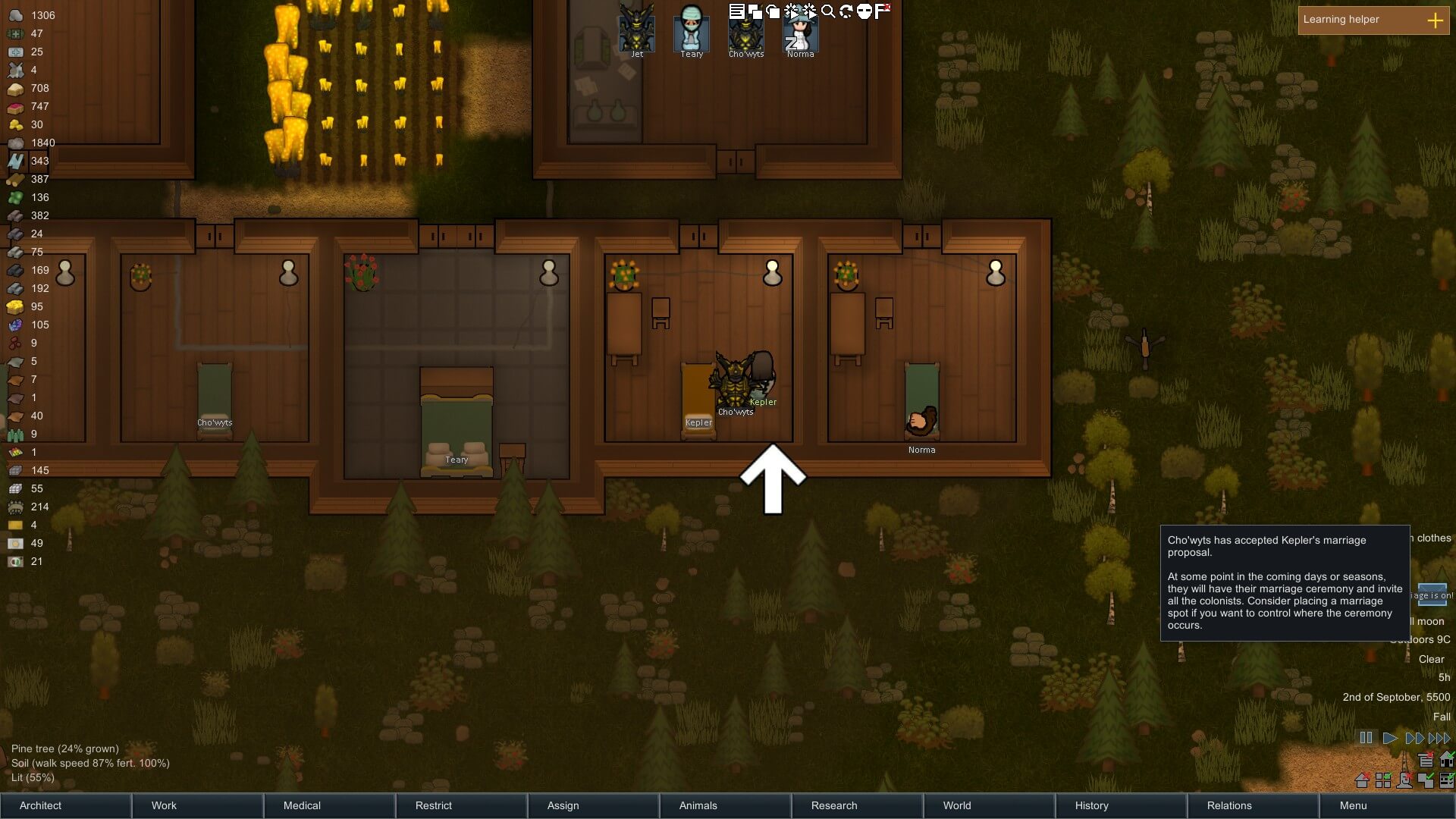Image resolution: width=1456 pixels, height=819 pixels.
Task: Select colonist Jet's portrait
Action: click(x=637, y=28)
